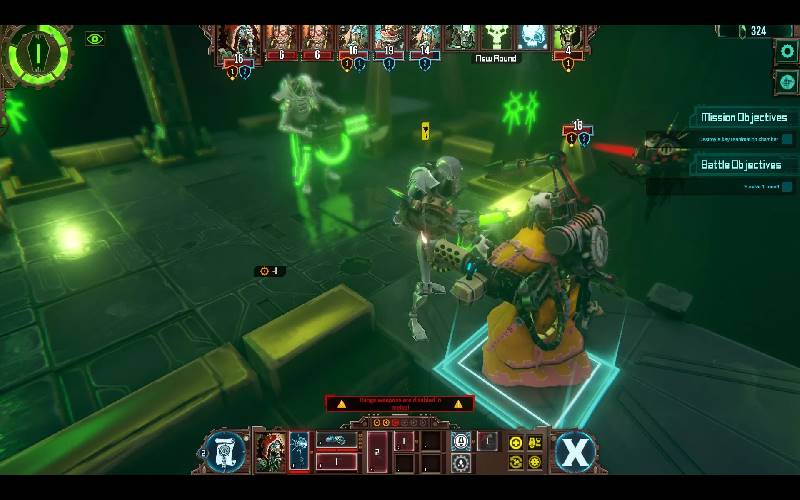Viewport: 800px width, 500px height.
Task: Click the large X end-turn button
Action: tap(575, 451)
